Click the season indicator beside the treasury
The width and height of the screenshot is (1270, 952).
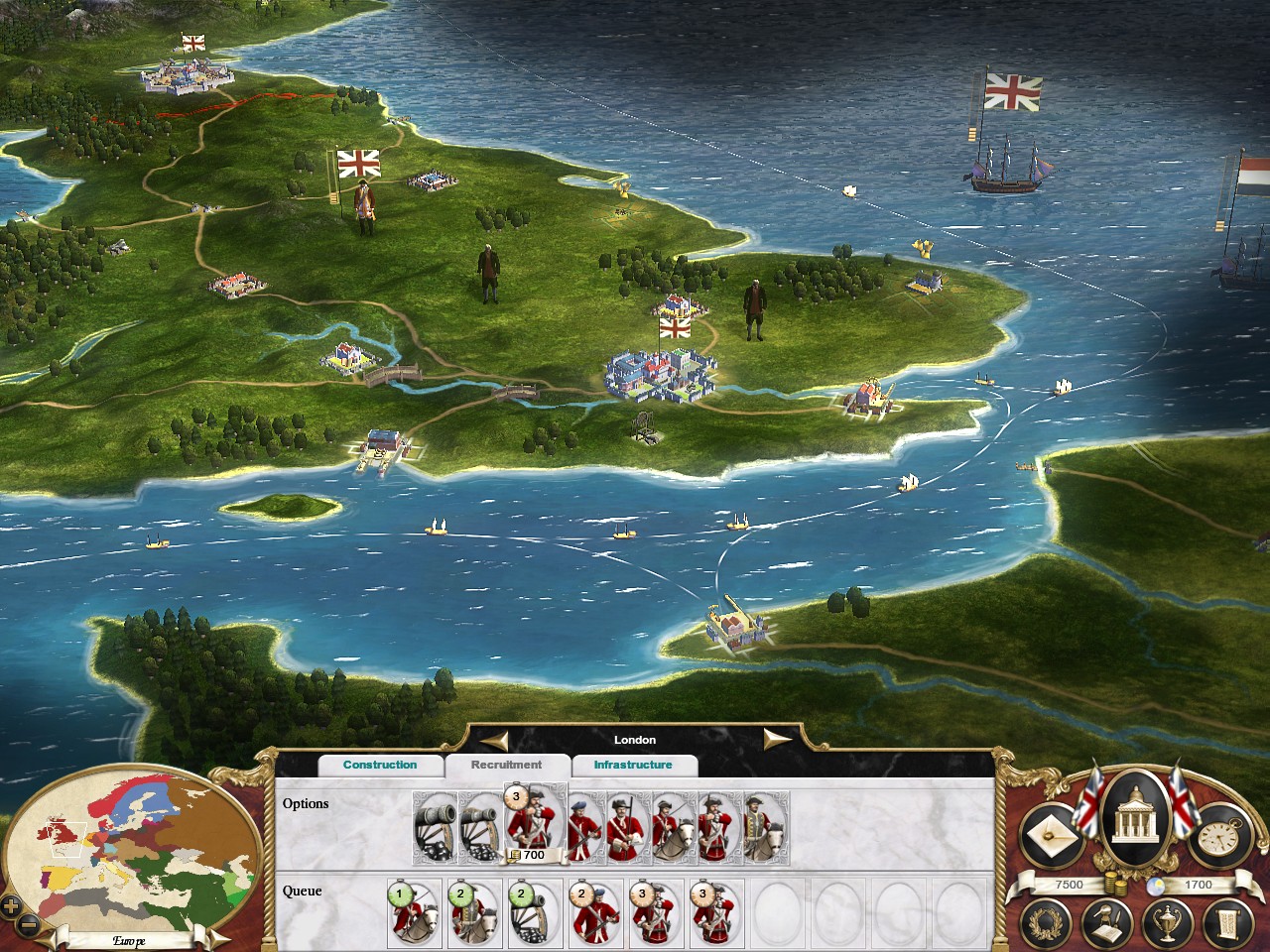coord(1157,884)
